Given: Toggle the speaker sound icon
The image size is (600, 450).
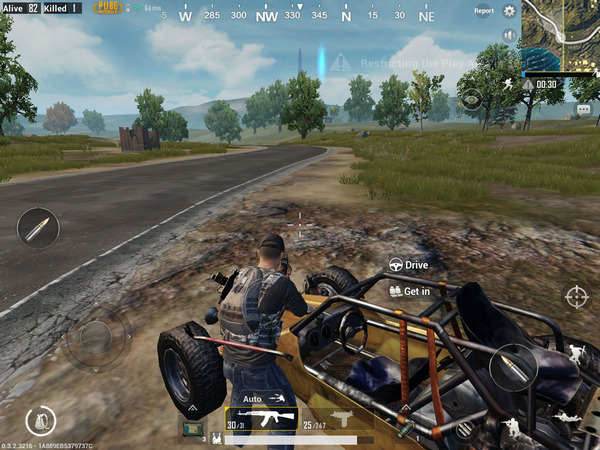Looking at the screenshot, I should [x=509, y=35].
